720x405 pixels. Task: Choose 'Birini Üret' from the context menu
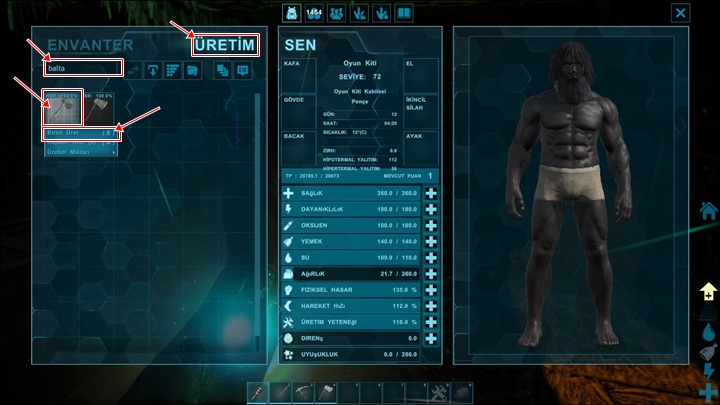(82, 132)
